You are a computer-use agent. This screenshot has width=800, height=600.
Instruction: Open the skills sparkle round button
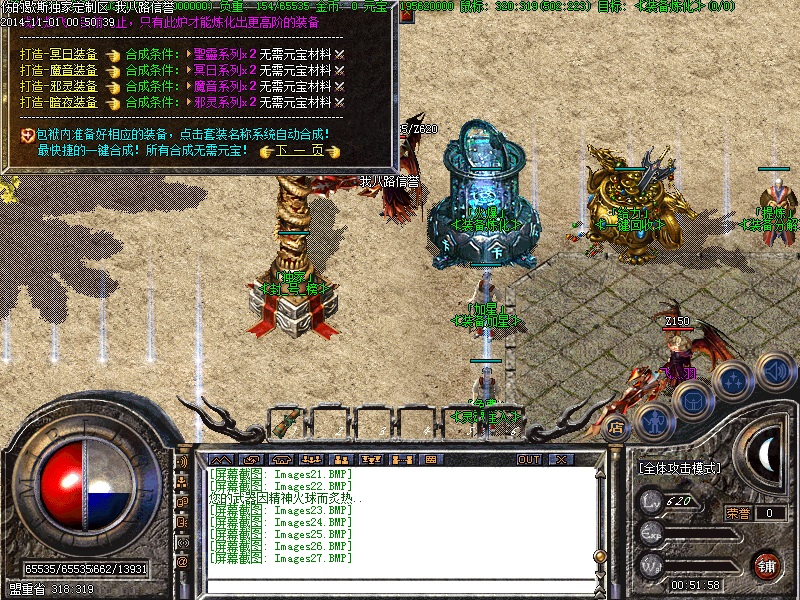pos(732,380)
